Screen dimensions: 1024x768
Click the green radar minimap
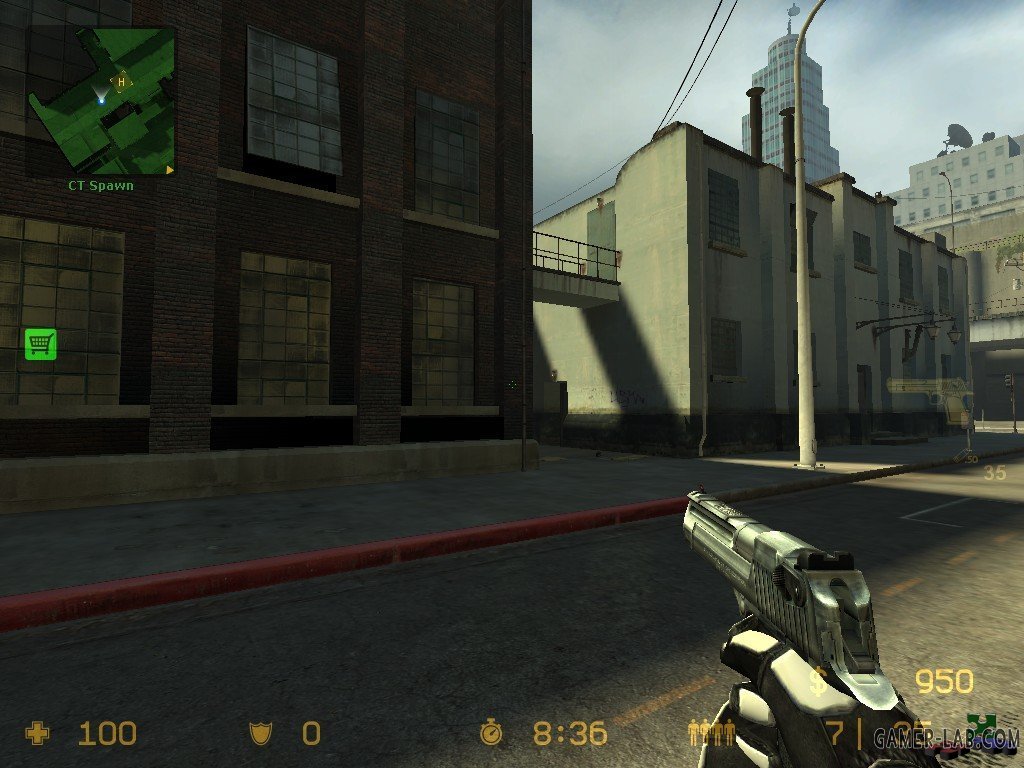tap(101, 101)
